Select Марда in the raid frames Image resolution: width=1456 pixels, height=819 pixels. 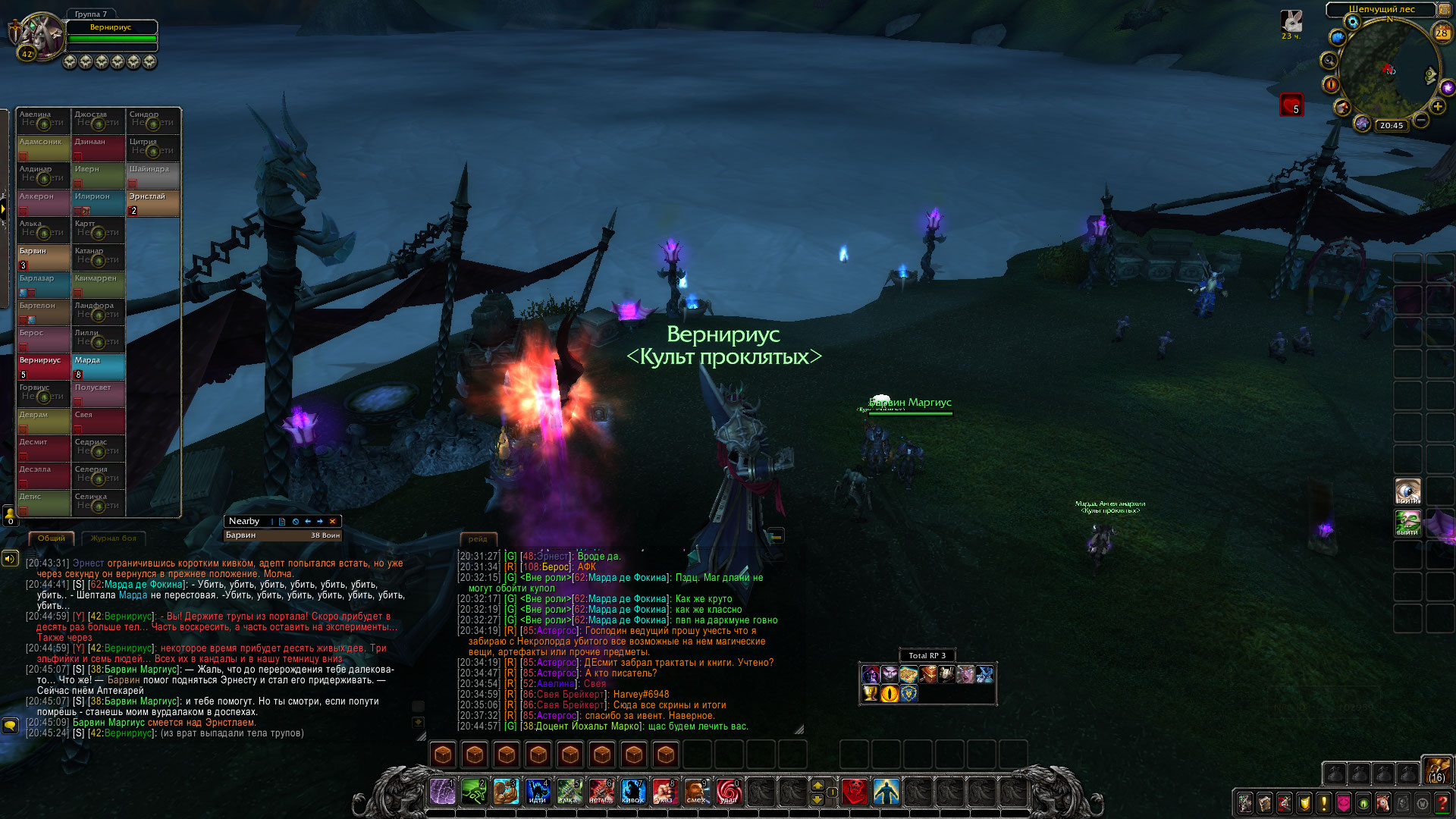(99, 367)
